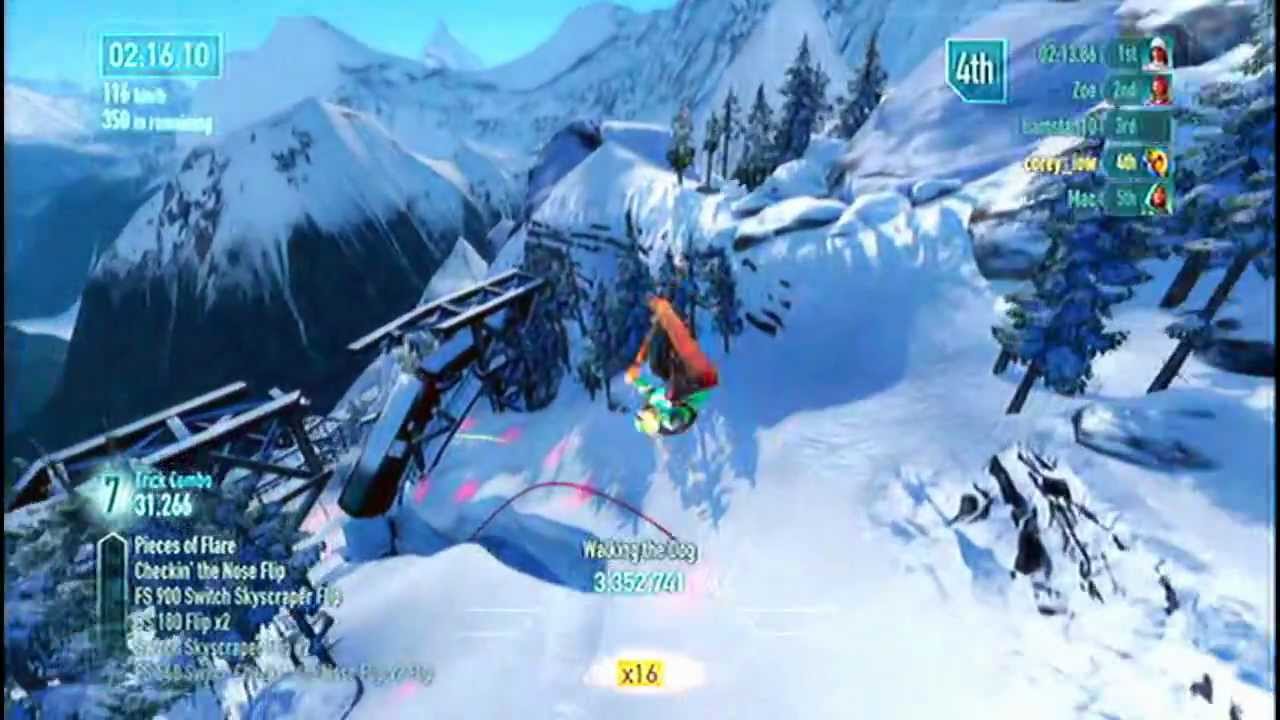The height and width of the screenshot is (720, 1280).
Task: Click the Pieces of Flare trick name
Action: click(x=185, y=546)
